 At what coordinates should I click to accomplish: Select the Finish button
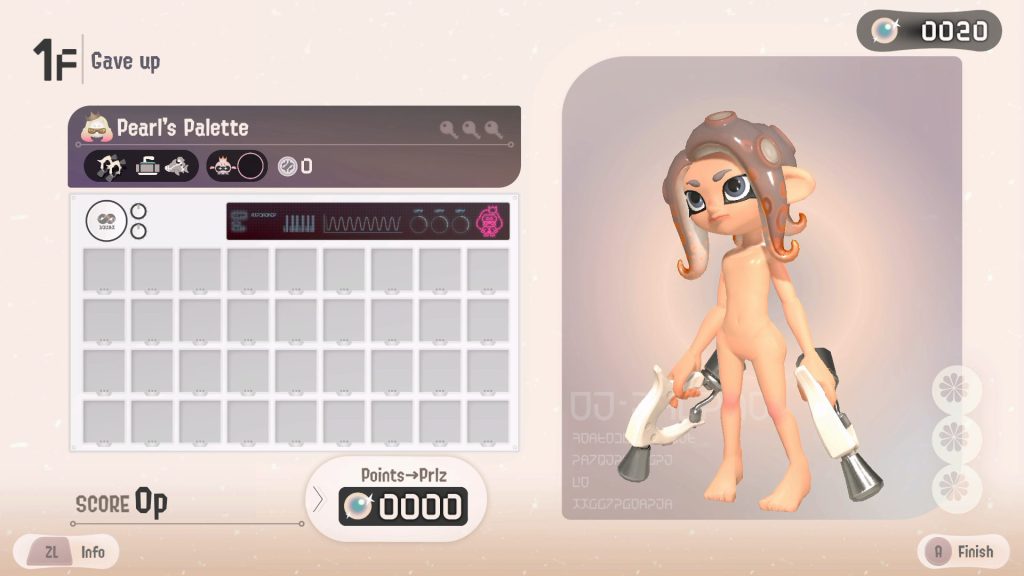click(x=964, y=550)
